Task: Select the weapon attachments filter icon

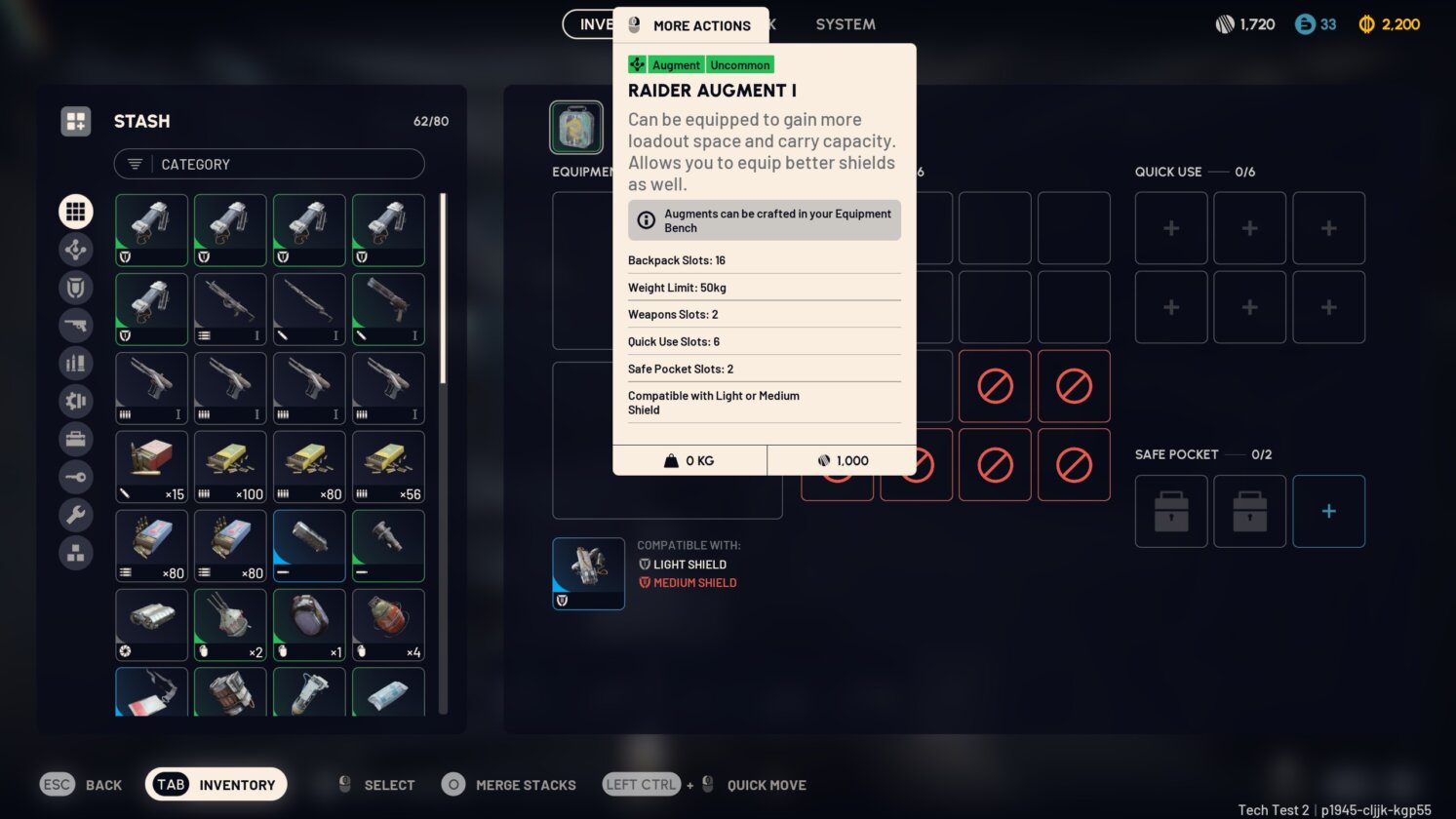Action: (x=76, y=401)
